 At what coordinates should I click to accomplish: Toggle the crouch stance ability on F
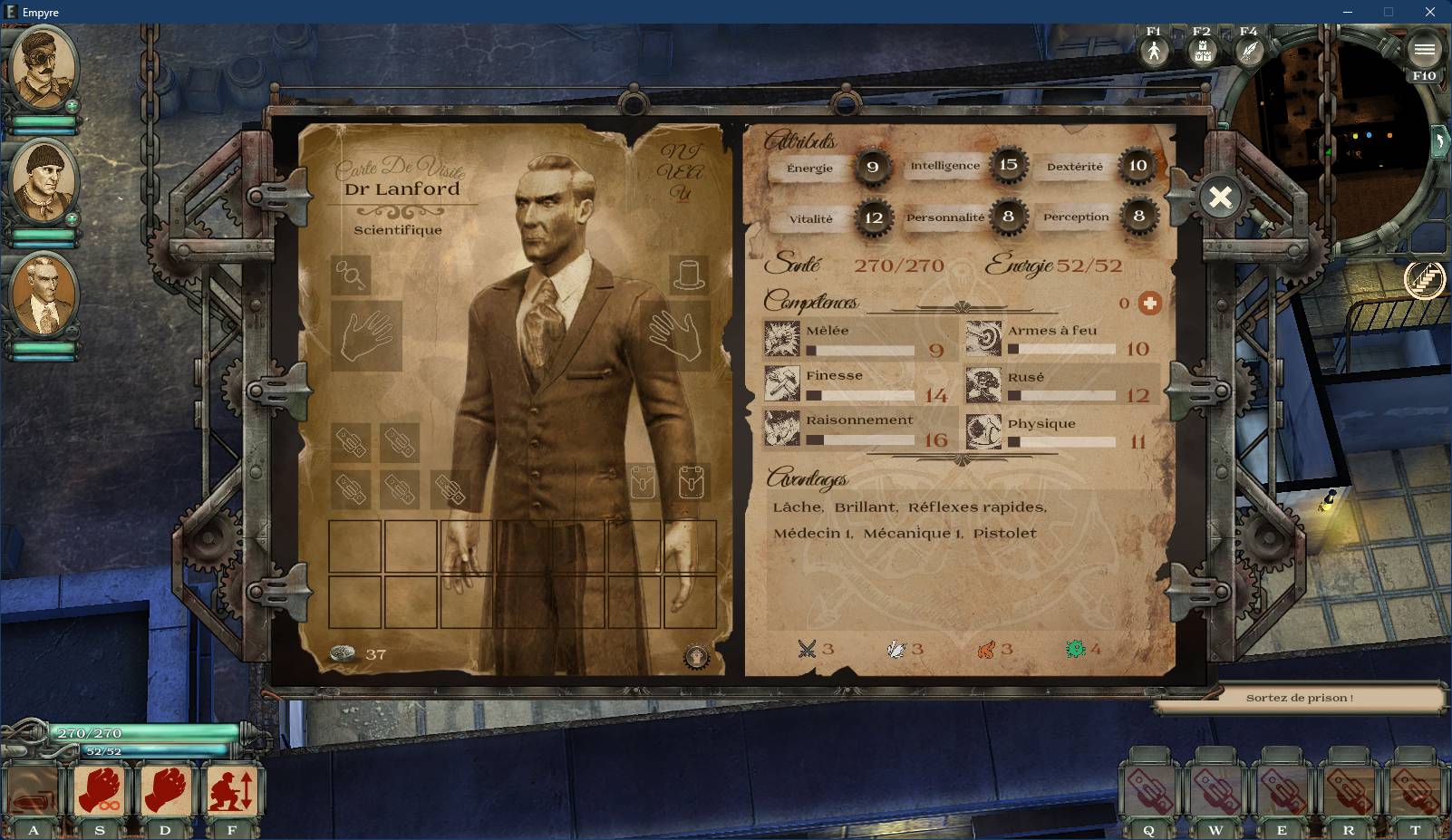pos(232,790)
